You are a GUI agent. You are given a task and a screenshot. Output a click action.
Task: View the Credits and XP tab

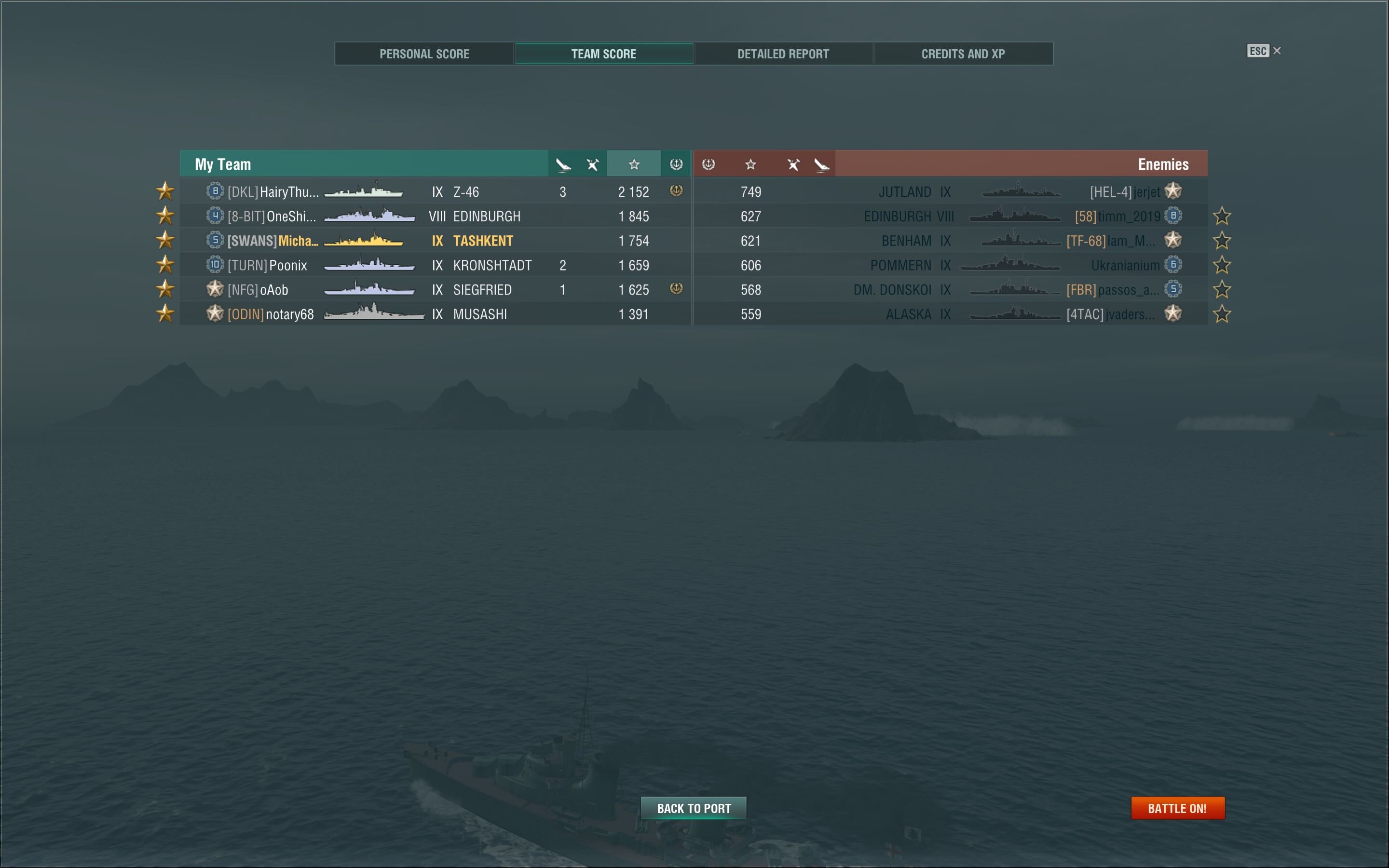pos(963,54)
